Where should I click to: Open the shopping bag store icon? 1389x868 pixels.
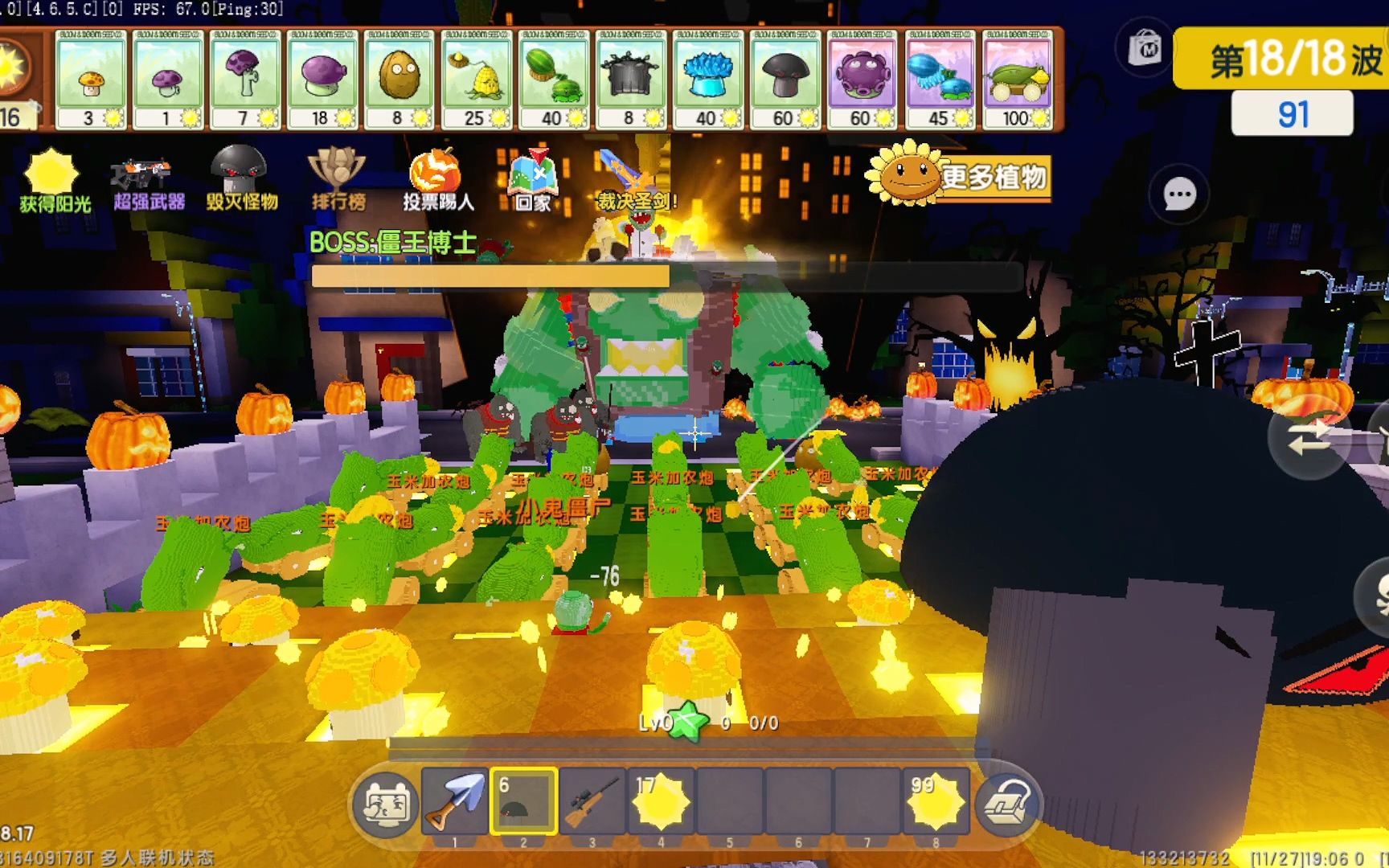(1145, 50)
